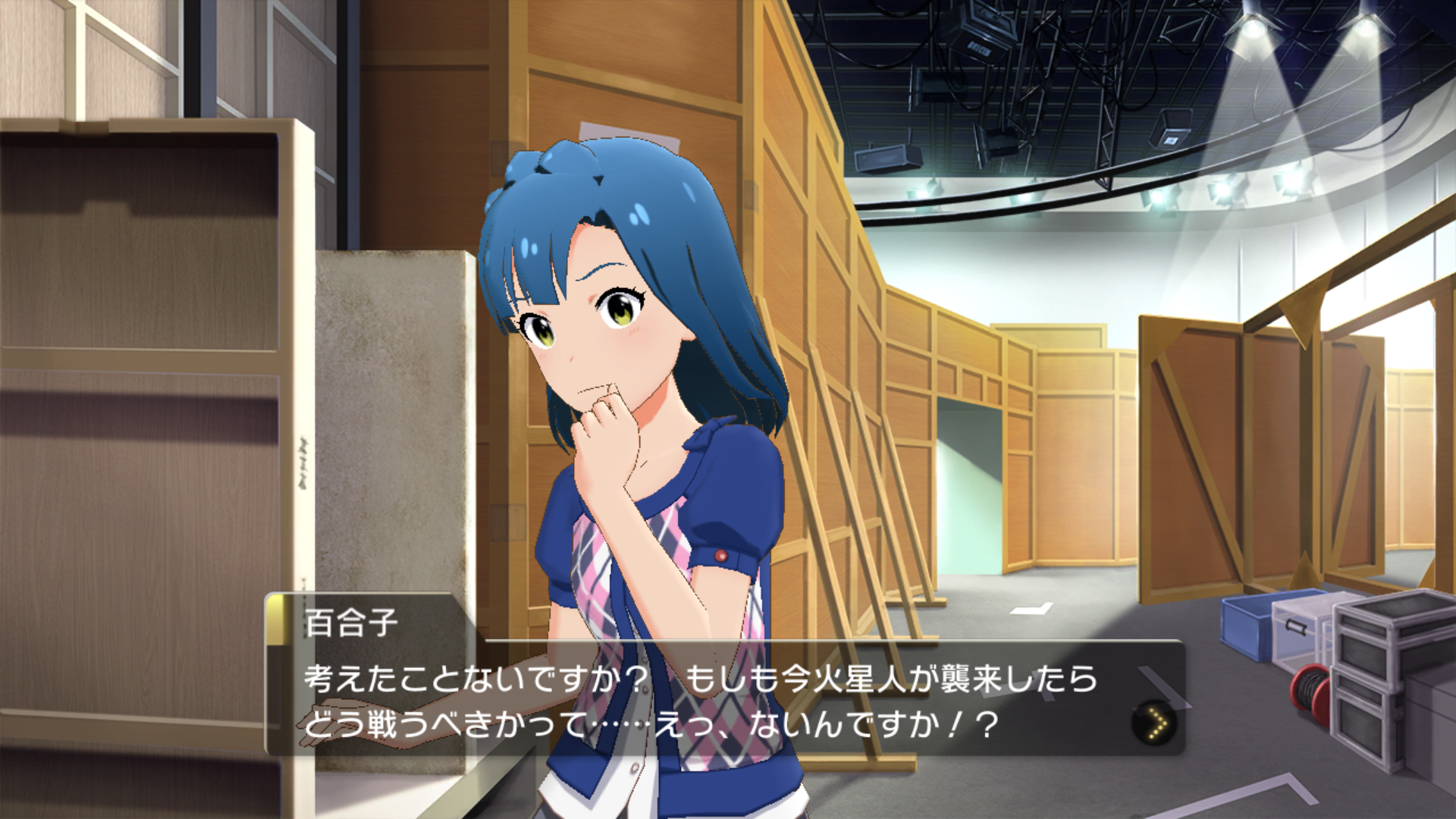Advance dialogue with the yellow arrow button
This screenshot has height=819, width=1456.
pyautogui.click(x=1153, y=723)
